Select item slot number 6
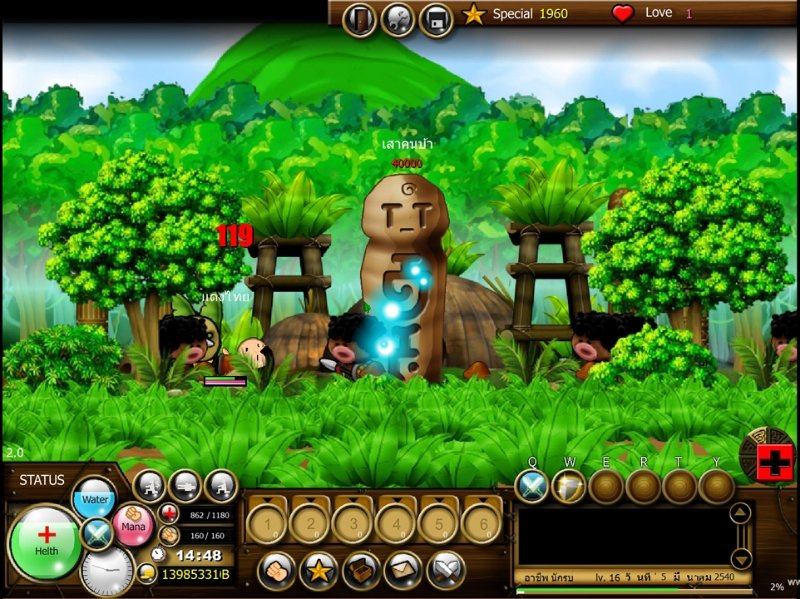This screenshot has width=800, height=599. point(480,523)
